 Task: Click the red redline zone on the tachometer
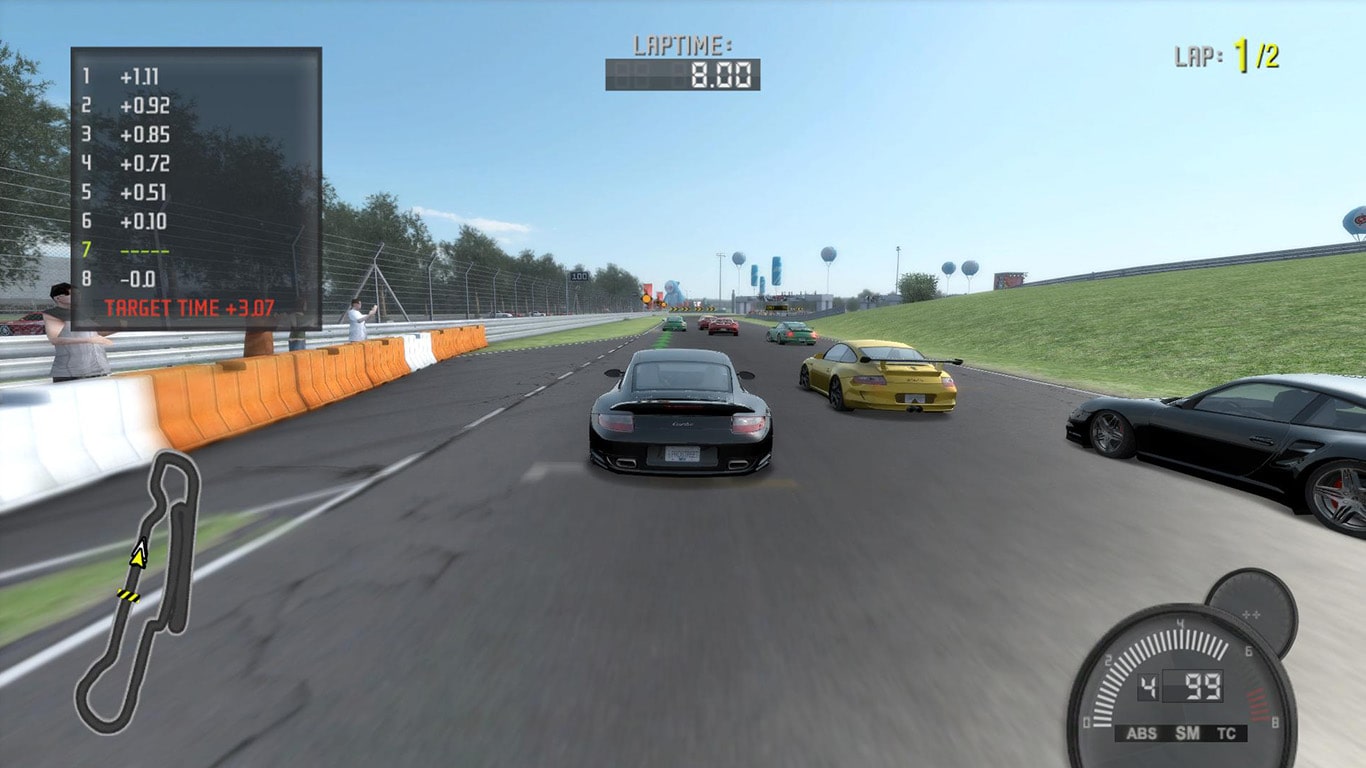coord(1256,705)
